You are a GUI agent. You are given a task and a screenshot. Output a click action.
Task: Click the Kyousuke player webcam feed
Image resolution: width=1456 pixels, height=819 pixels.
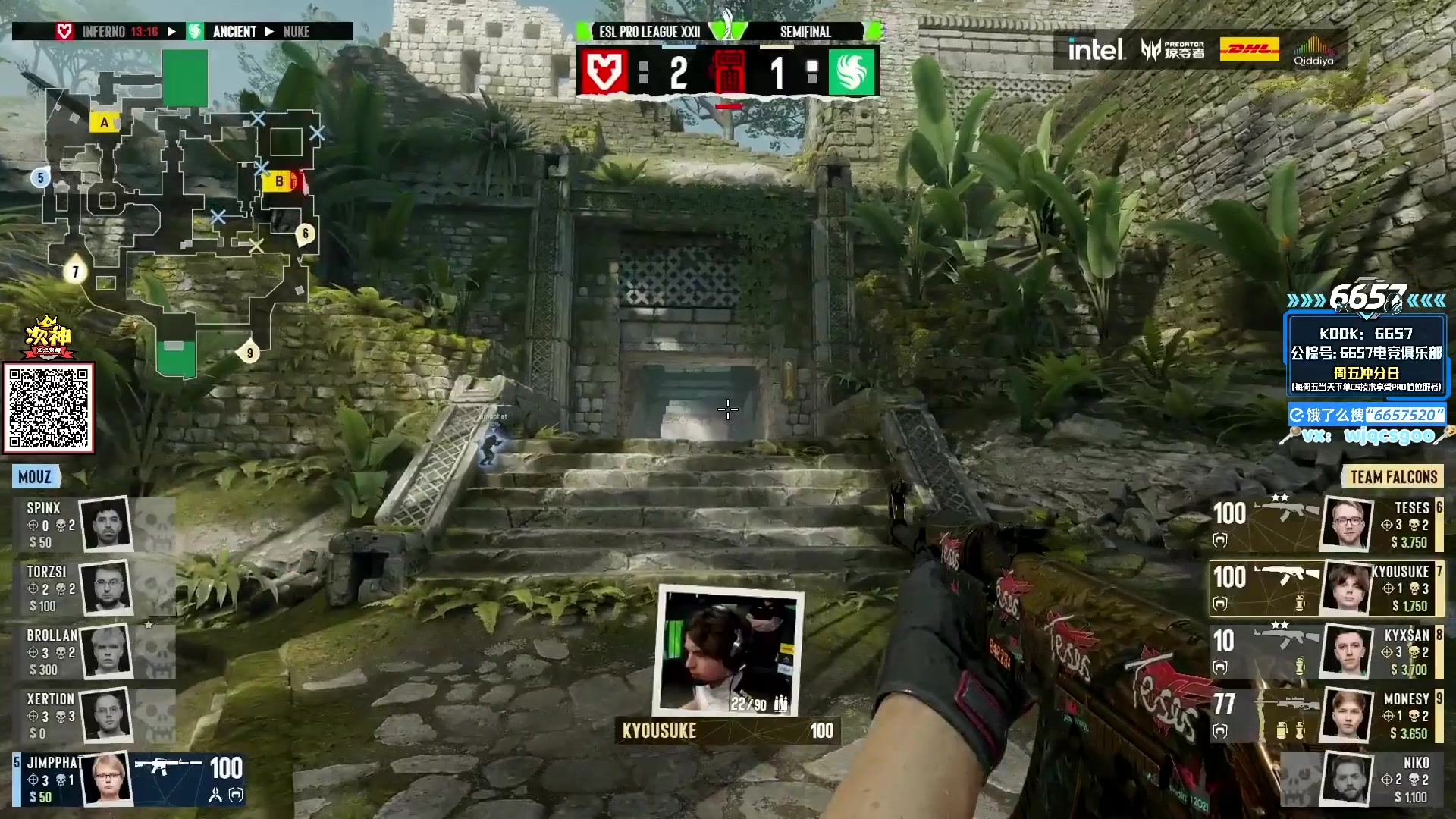[x=728, y=651]
